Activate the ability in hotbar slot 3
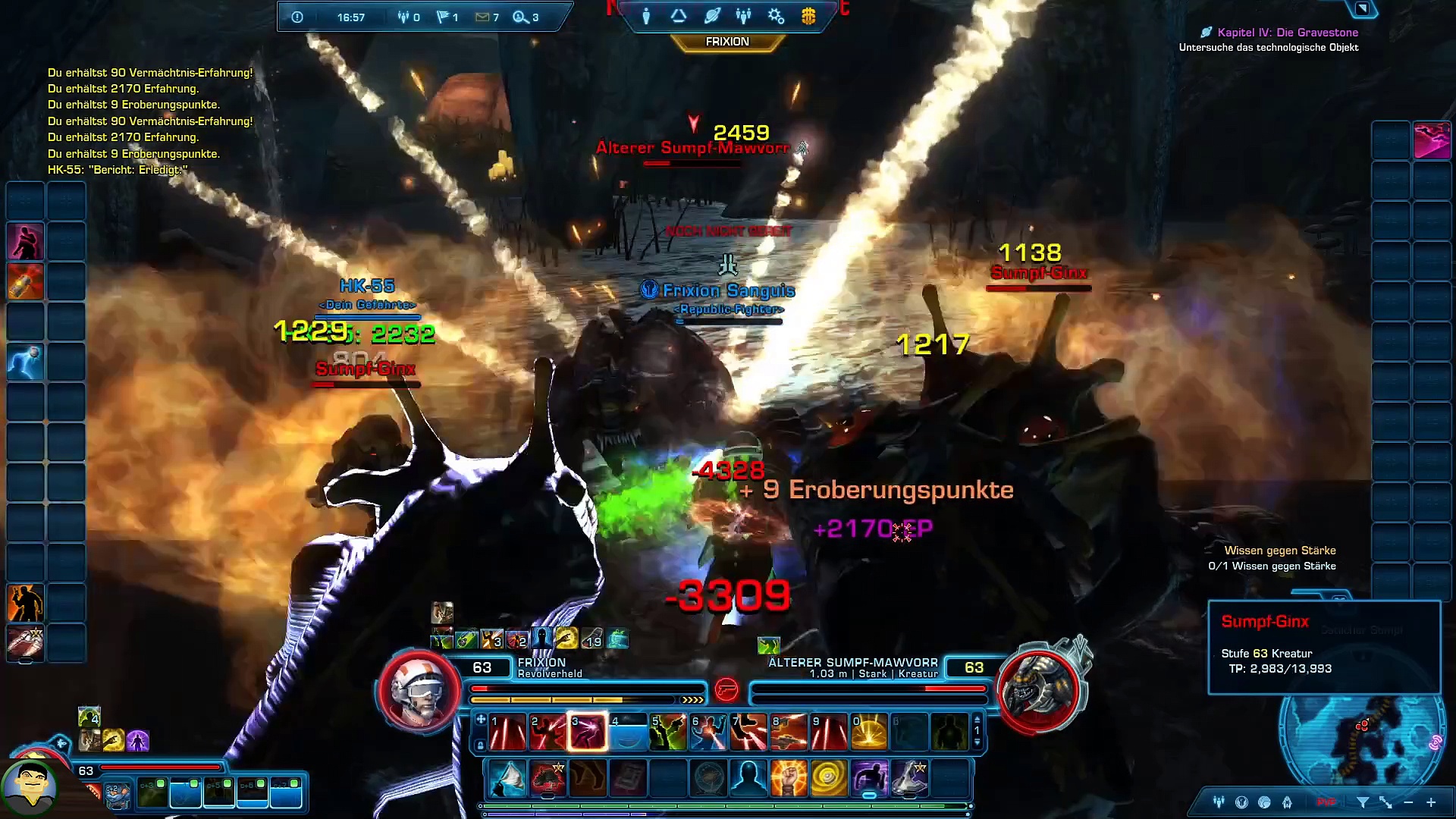Image resolution: width=1456 pixels, height=819 pixels. click(x=588, y=733)
